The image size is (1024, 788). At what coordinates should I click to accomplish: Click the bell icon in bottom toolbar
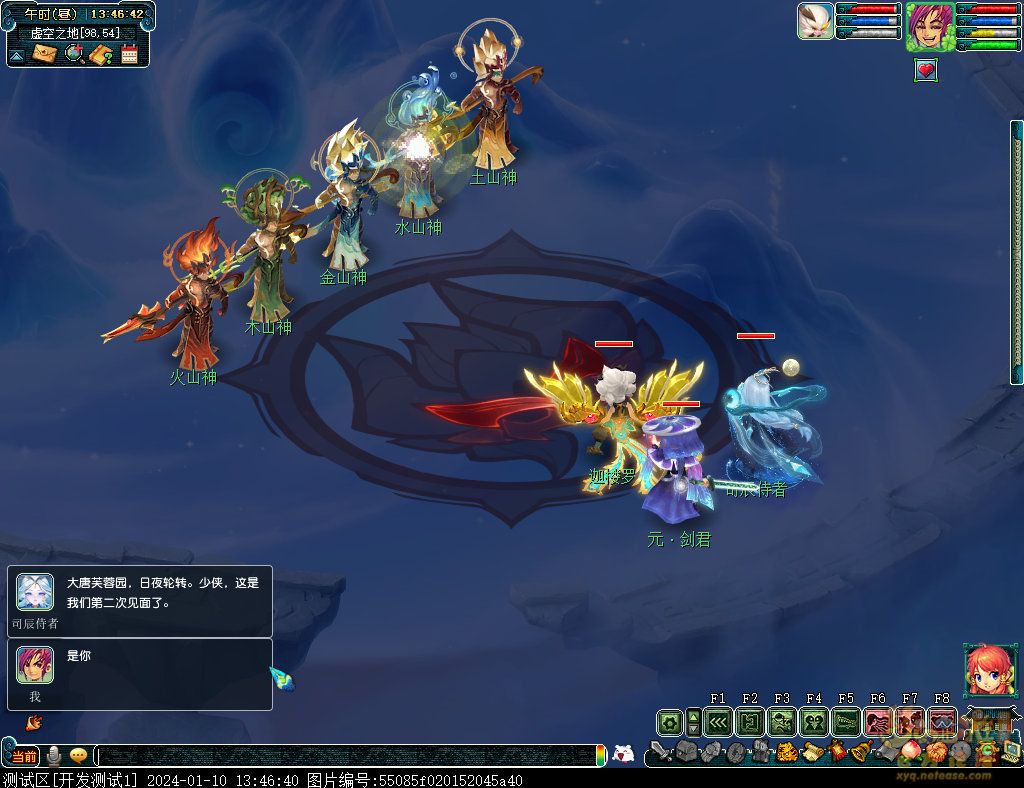[859, 752]
